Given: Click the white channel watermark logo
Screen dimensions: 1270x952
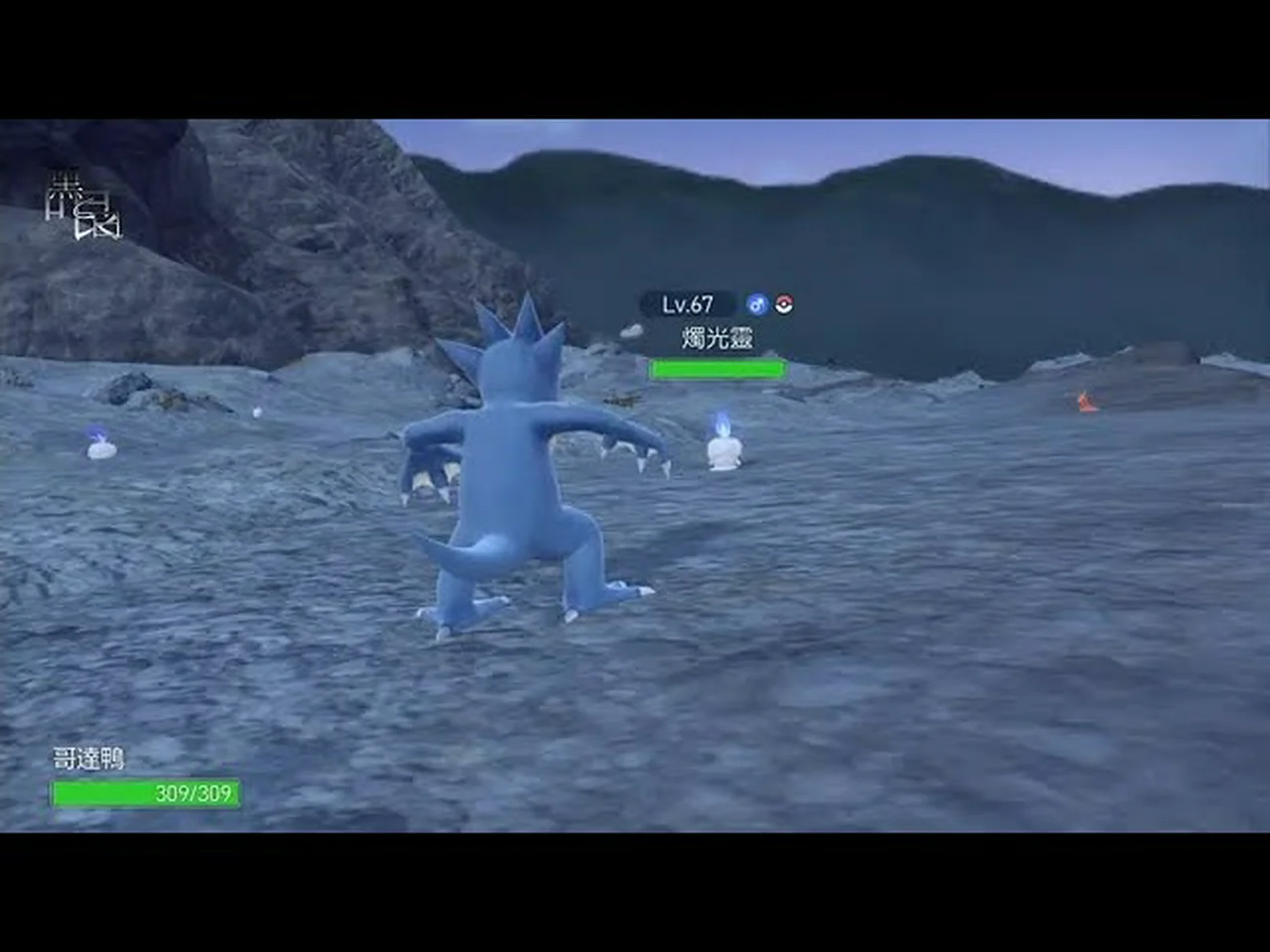Looking at the screenshot, I should [x=83, y=208].
